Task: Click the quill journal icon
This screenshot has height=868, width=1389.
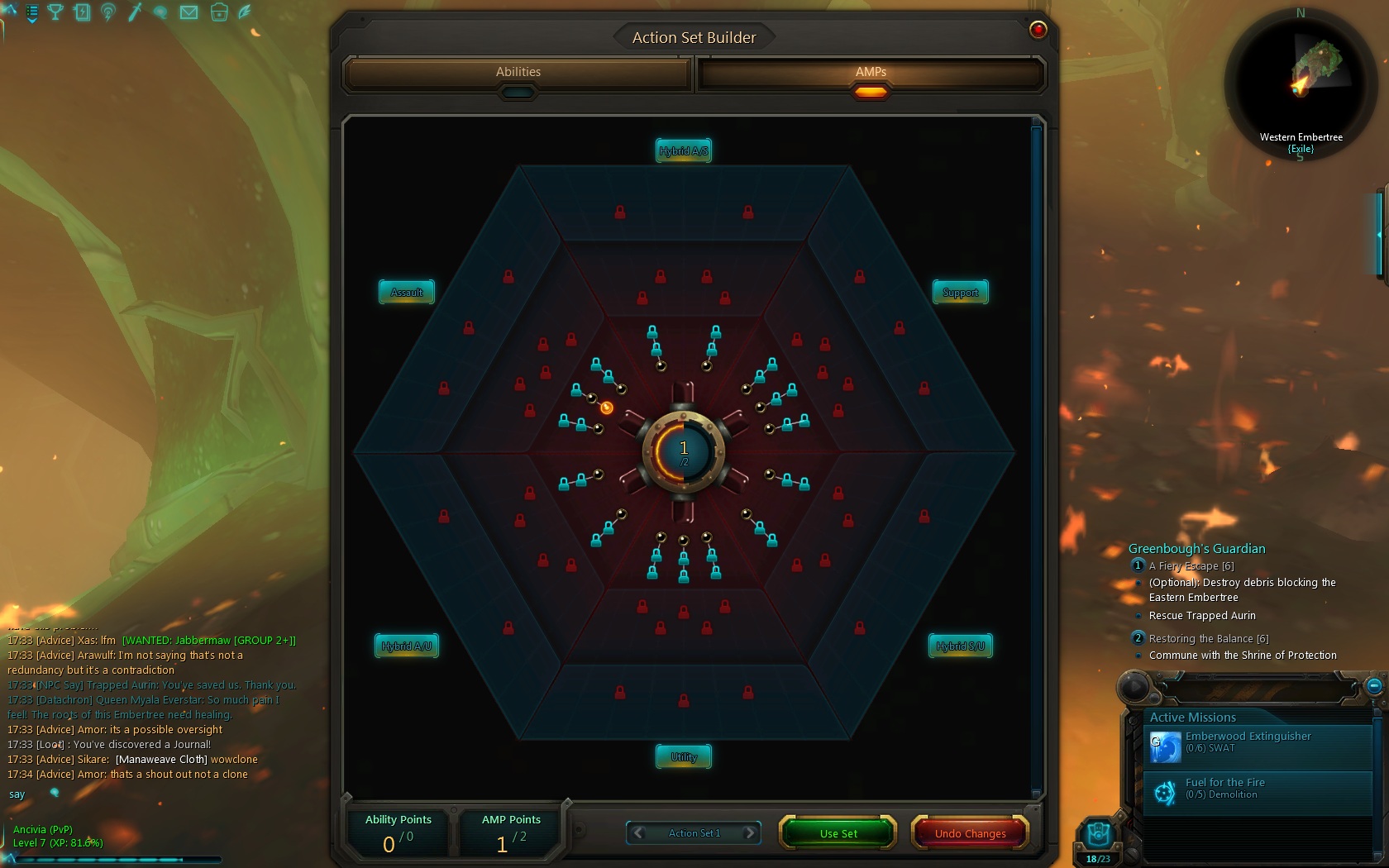Action: tap(243, 12)
